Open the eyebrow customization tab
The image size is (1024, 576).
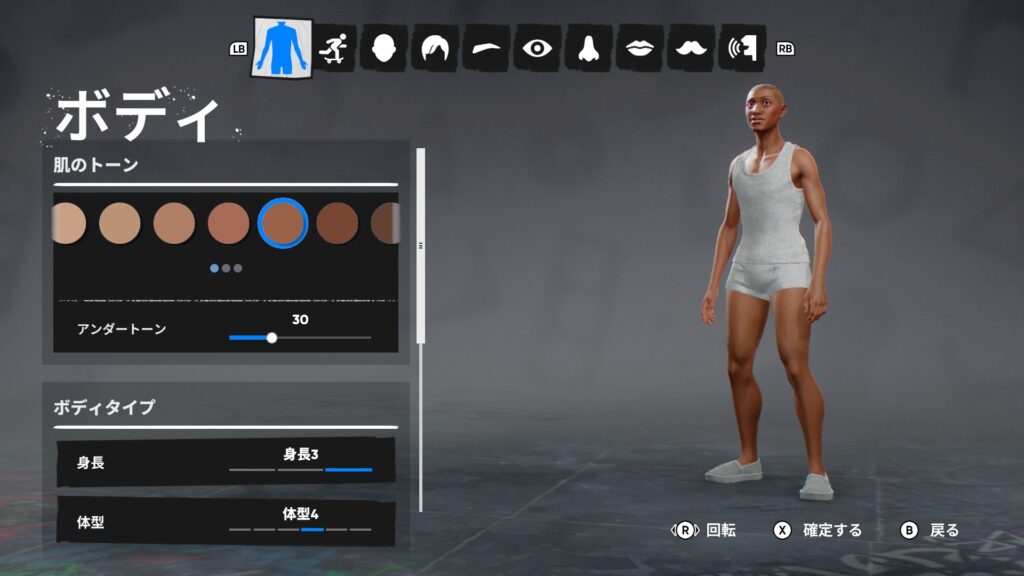486,47
